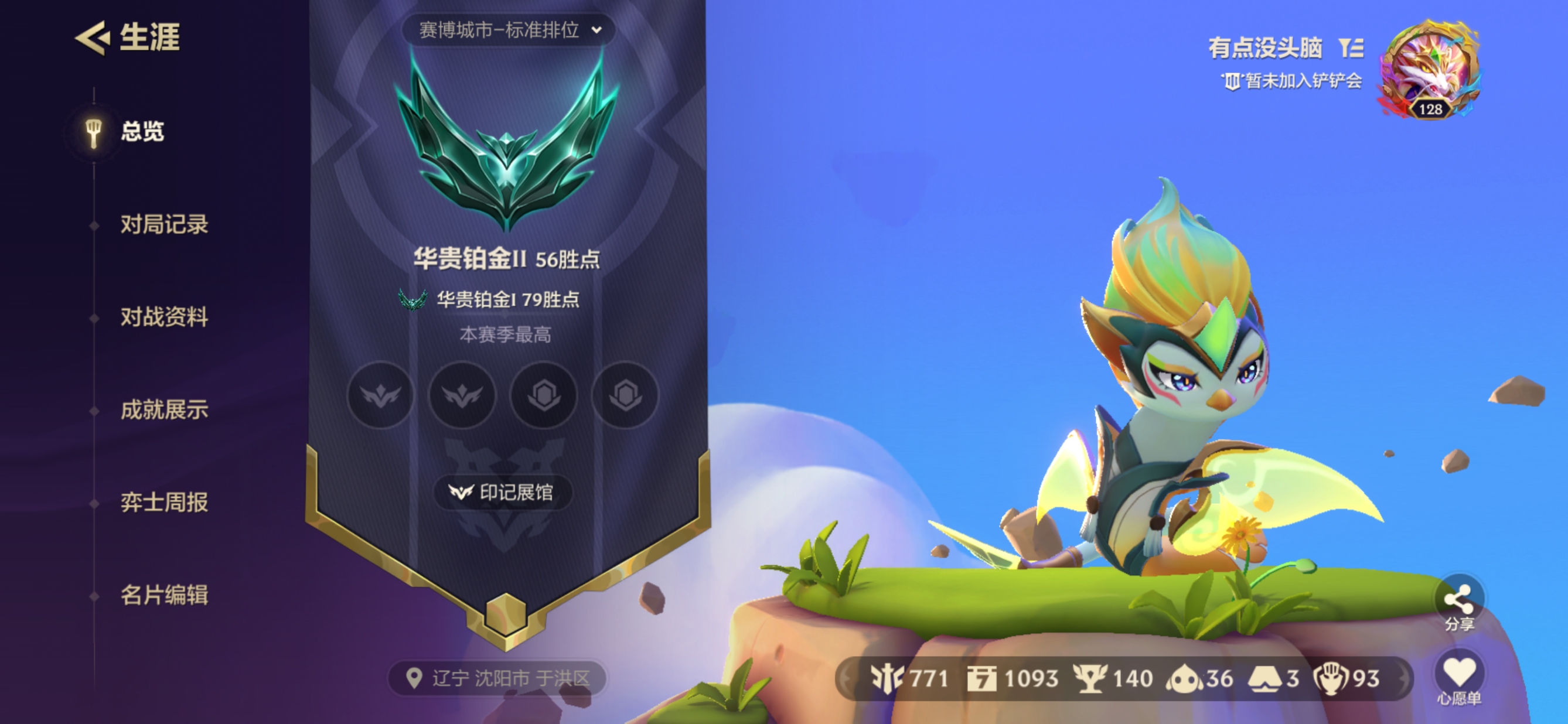Switch to the 成就展示 tab
Screen dimensions: 1568x724
[x=166, y=411]
